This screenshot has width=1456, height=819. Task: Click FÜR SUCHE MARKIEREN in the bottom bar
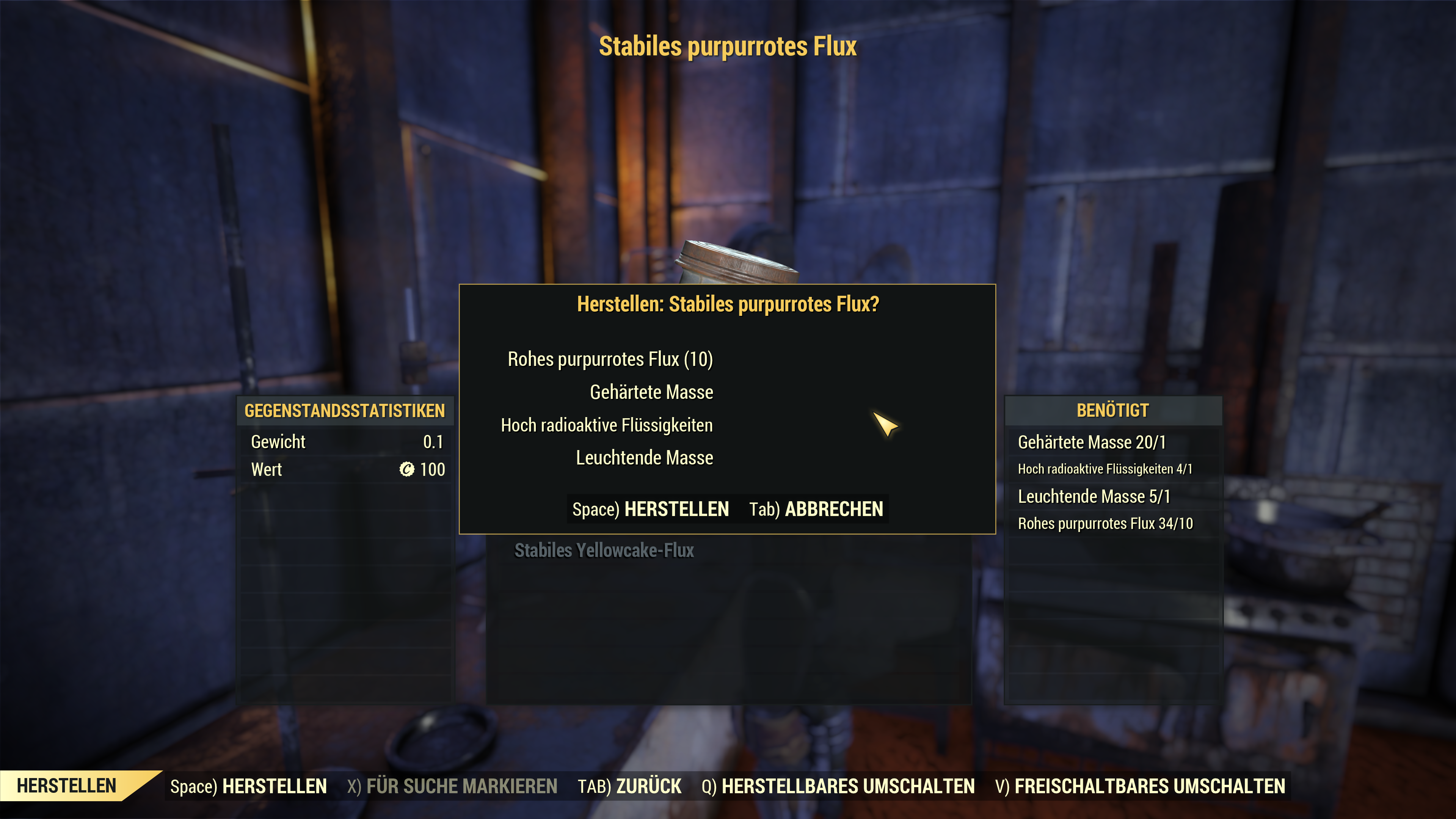452,786
